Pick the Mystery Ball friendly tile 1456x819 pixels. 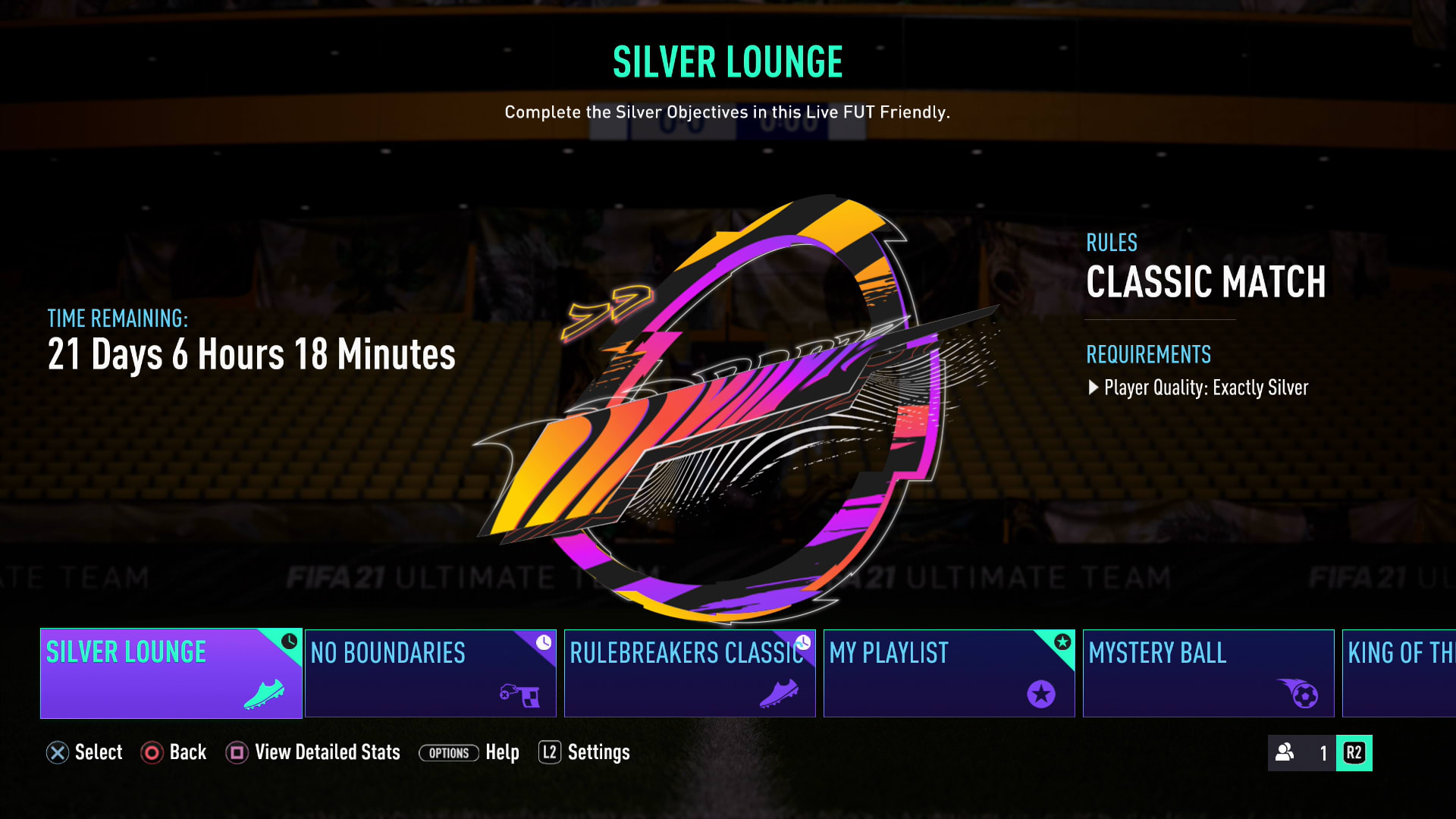click(x=1208, y=673)
